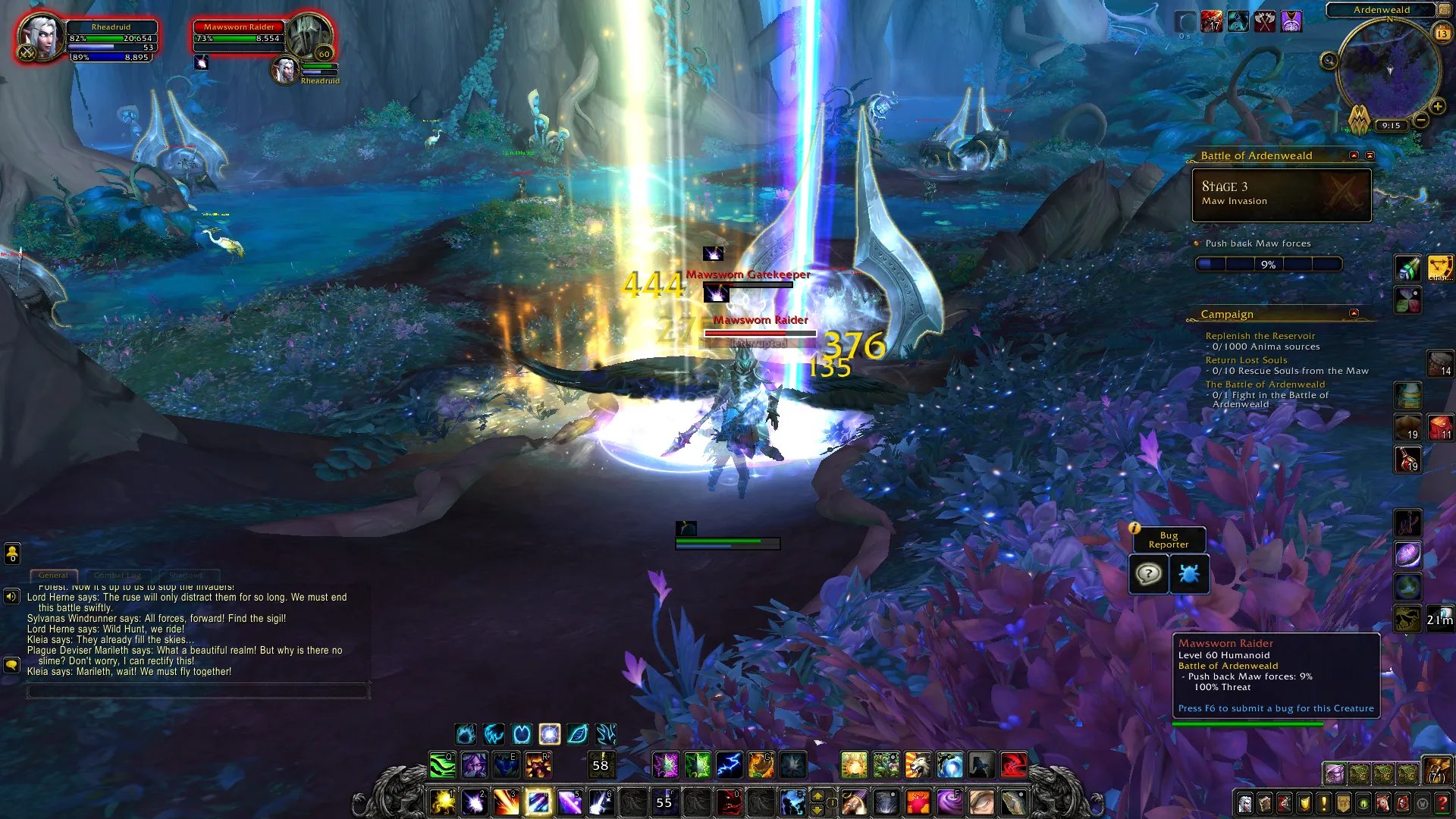The height and width of the screenshot is (819, 1456).
Task: Open the calendar showing day 13
Action: 1442,33
